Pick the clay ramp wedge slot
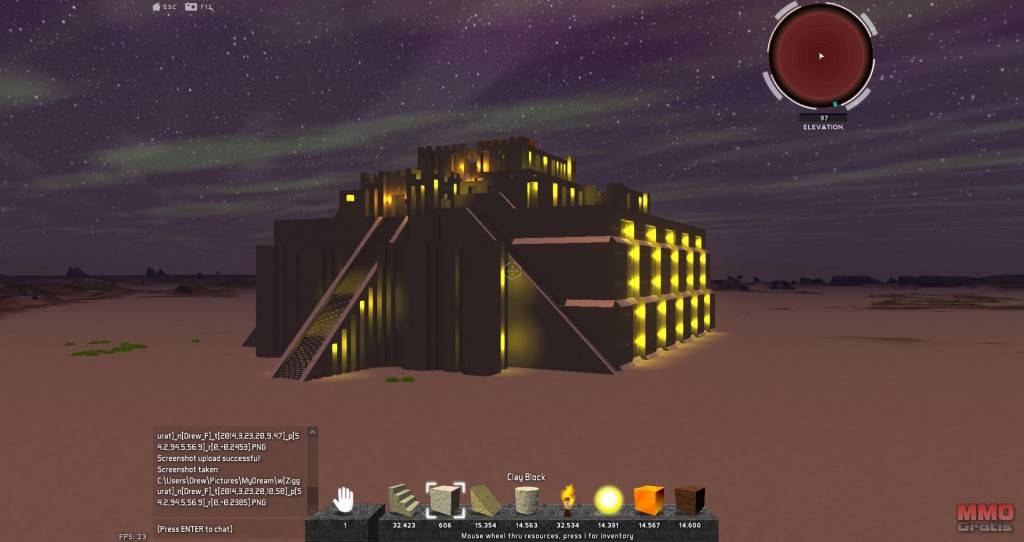The image size is (1024, 542). (486, 499)
